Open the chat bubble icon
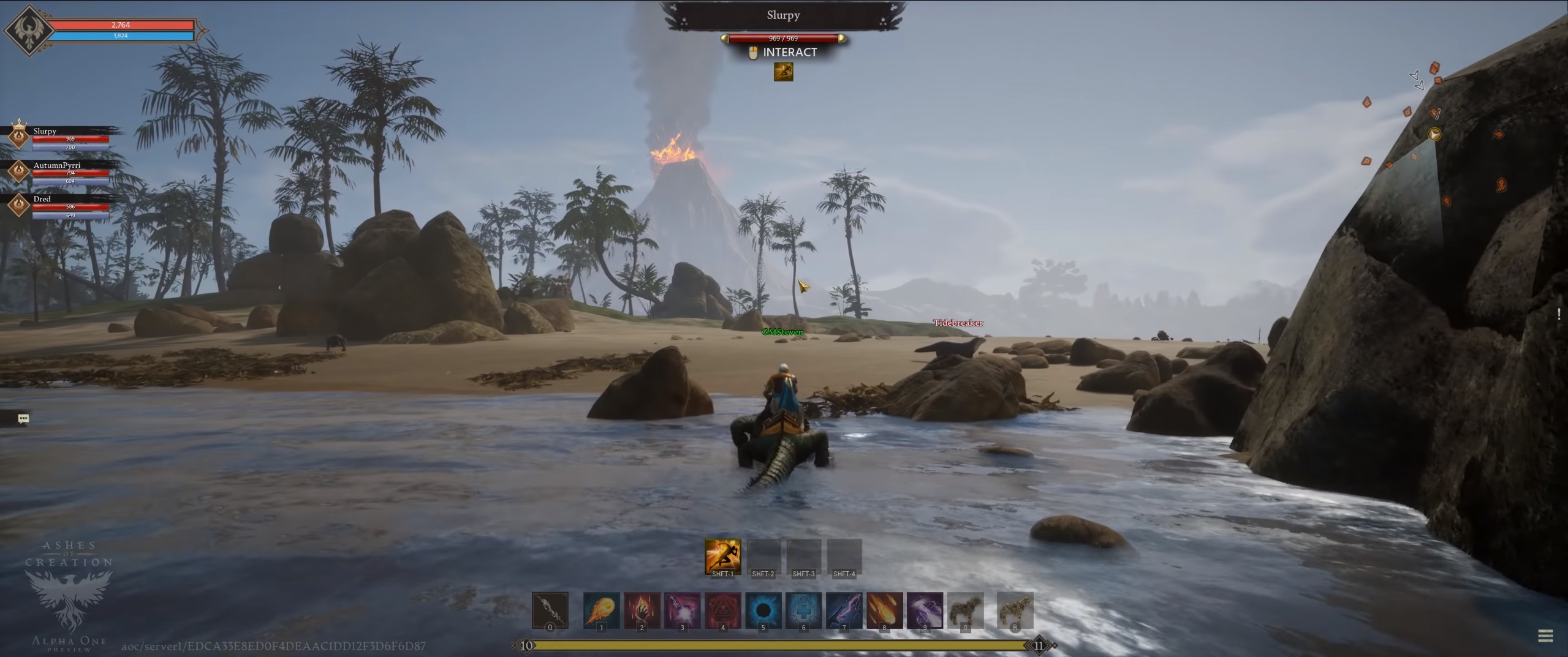1568x657 pixels. pyautogui.click(x=23, y=418)
